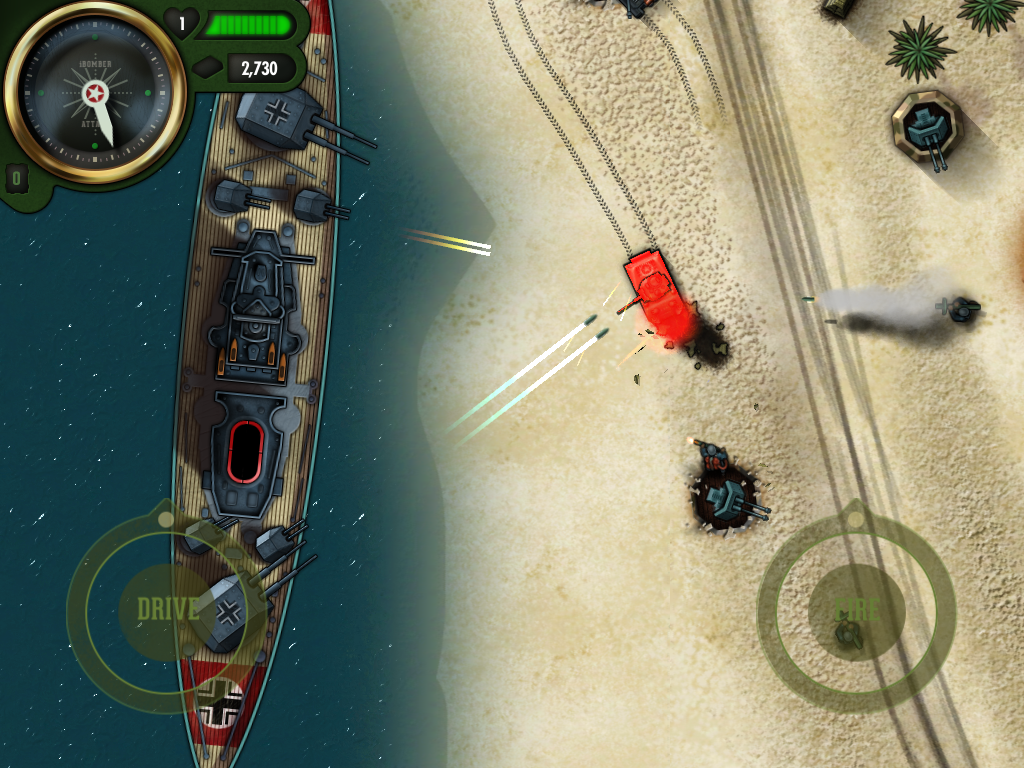Tap the DRIVE virtual joystick
The width and height of the screenshot is (1024, 768).
point(166,610)
